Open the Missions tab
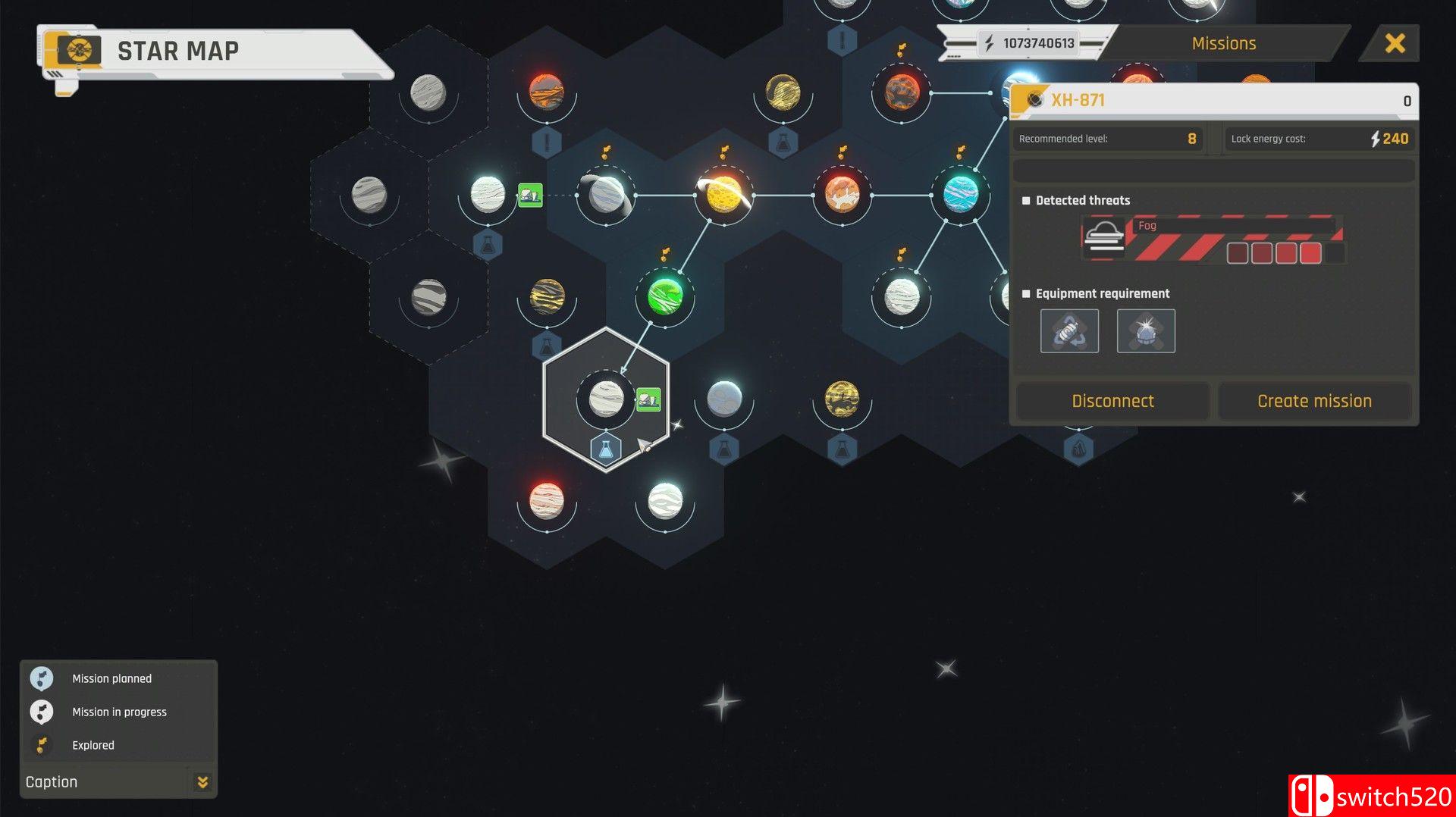The height and width of the screenshot is (817, 1456). pos(1222,42)
